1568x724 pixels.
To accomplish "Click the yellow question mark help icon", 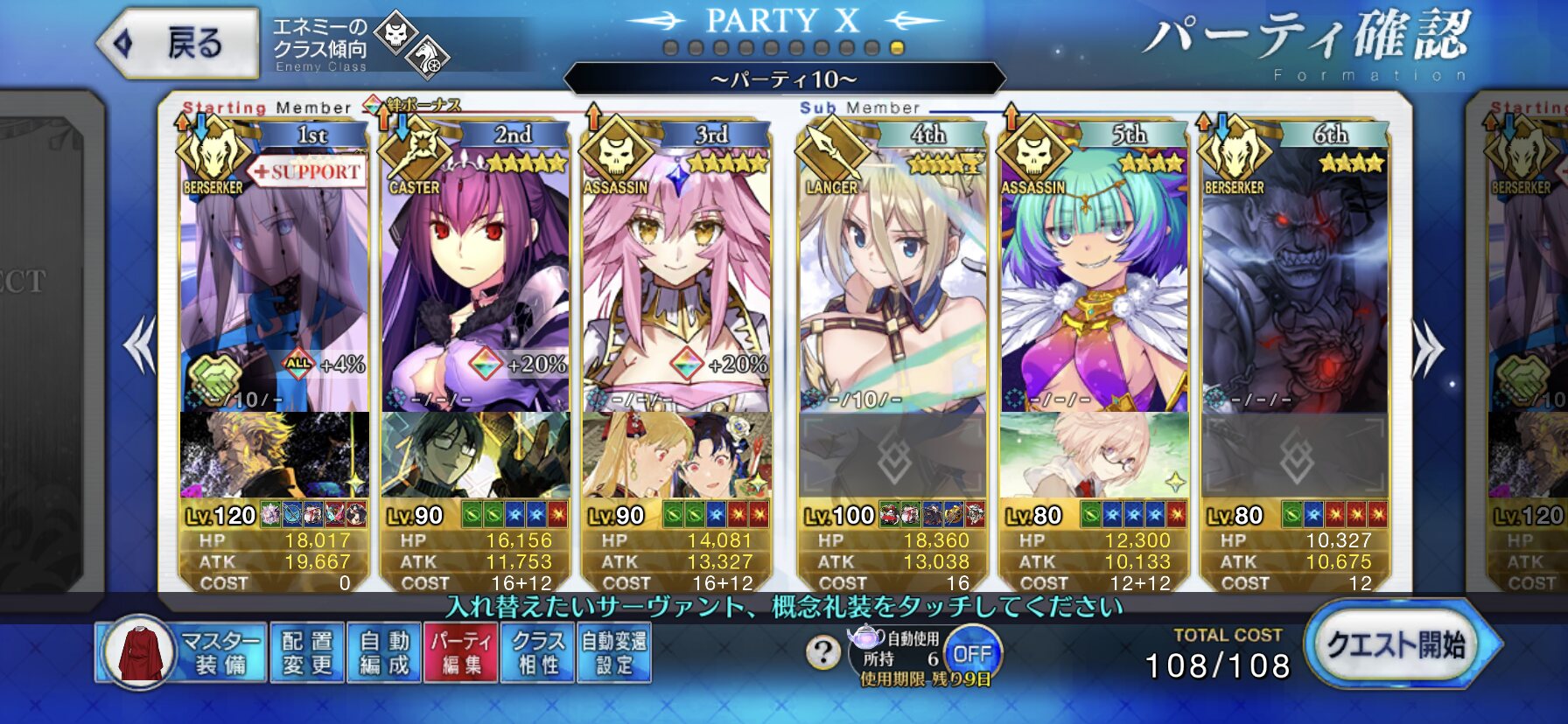I will coord(822,651).
